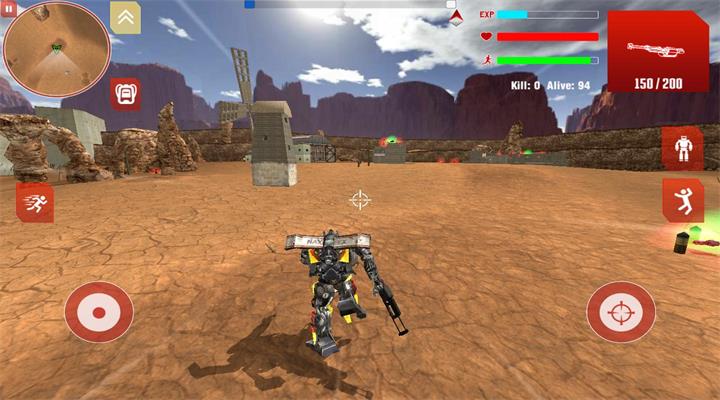Pause the game with the top-left button
Viewport: 720px width, 400px height.
pyautogui.click(x=9, y=9)
